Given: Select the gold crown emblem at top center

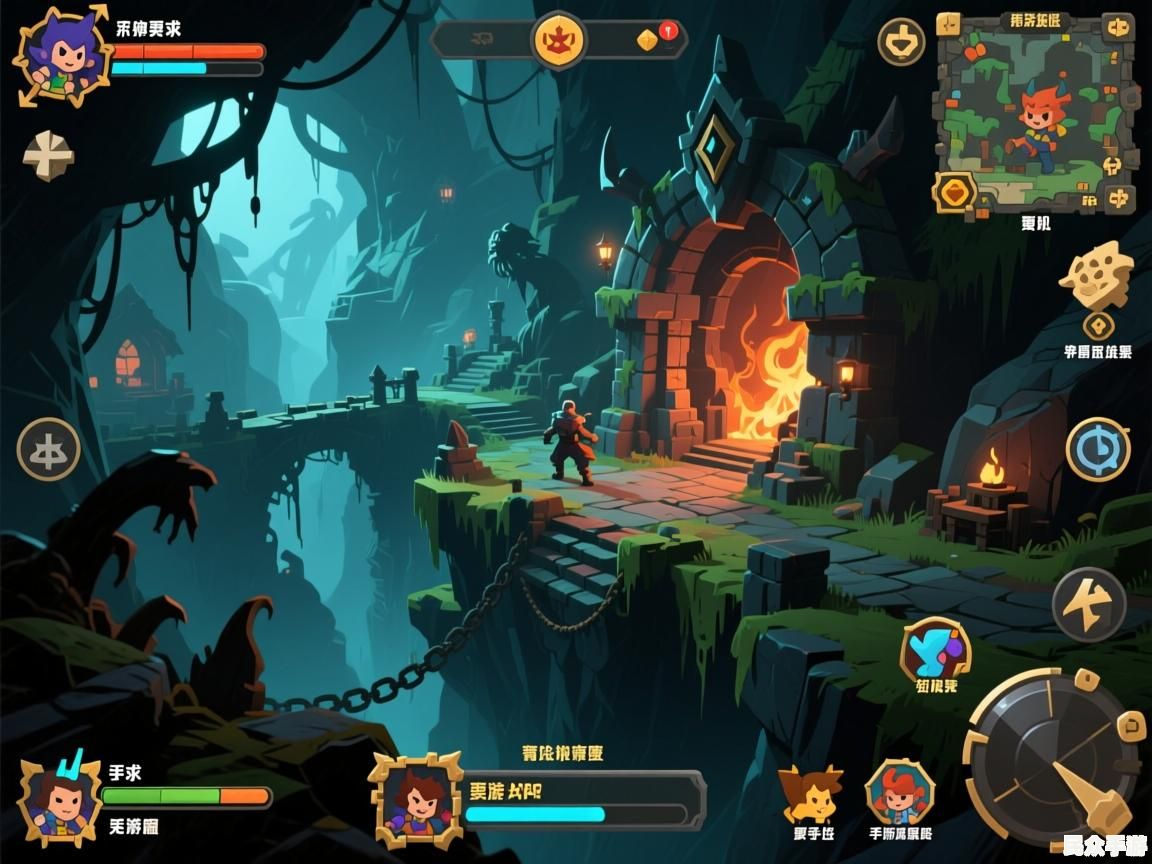Looking at the screenshot, I should 558,40.
